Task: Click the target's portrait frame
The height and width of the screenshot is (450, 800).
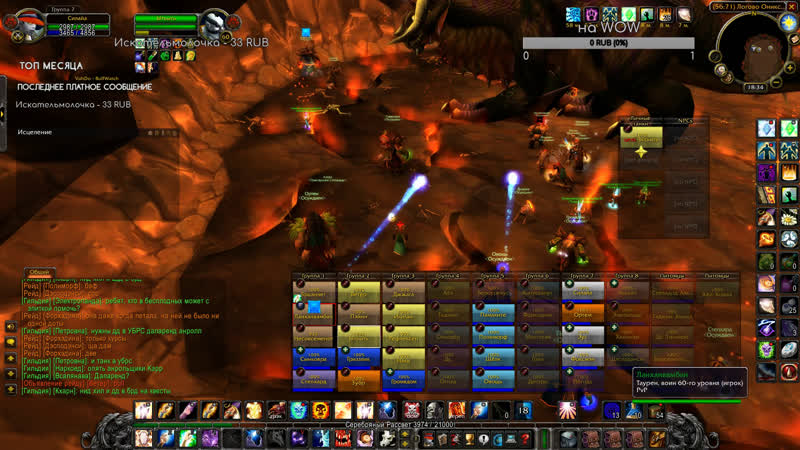Action: [x=214, y=25]
